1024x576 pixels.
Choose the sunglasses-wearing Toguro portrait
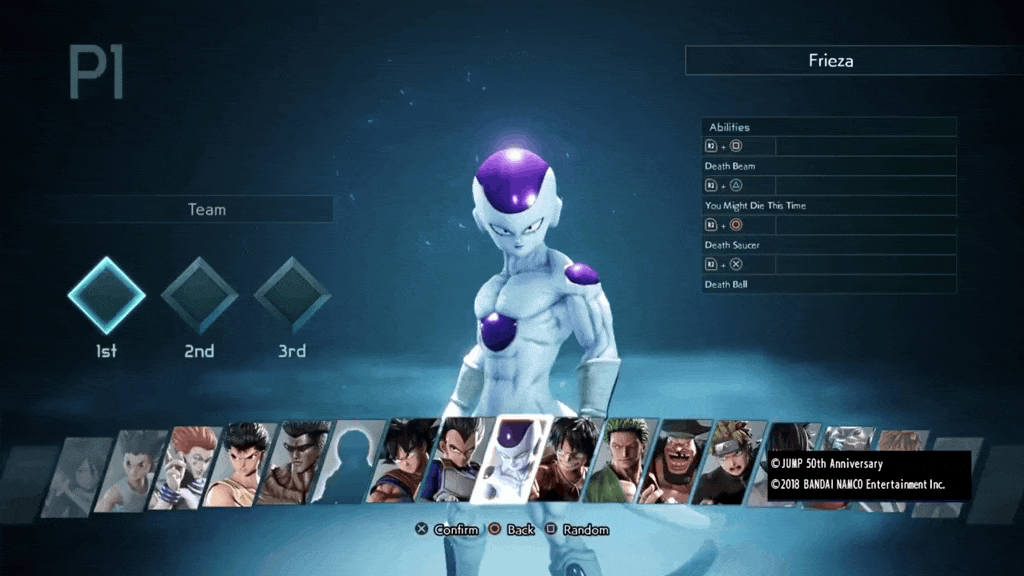[292, 462]
